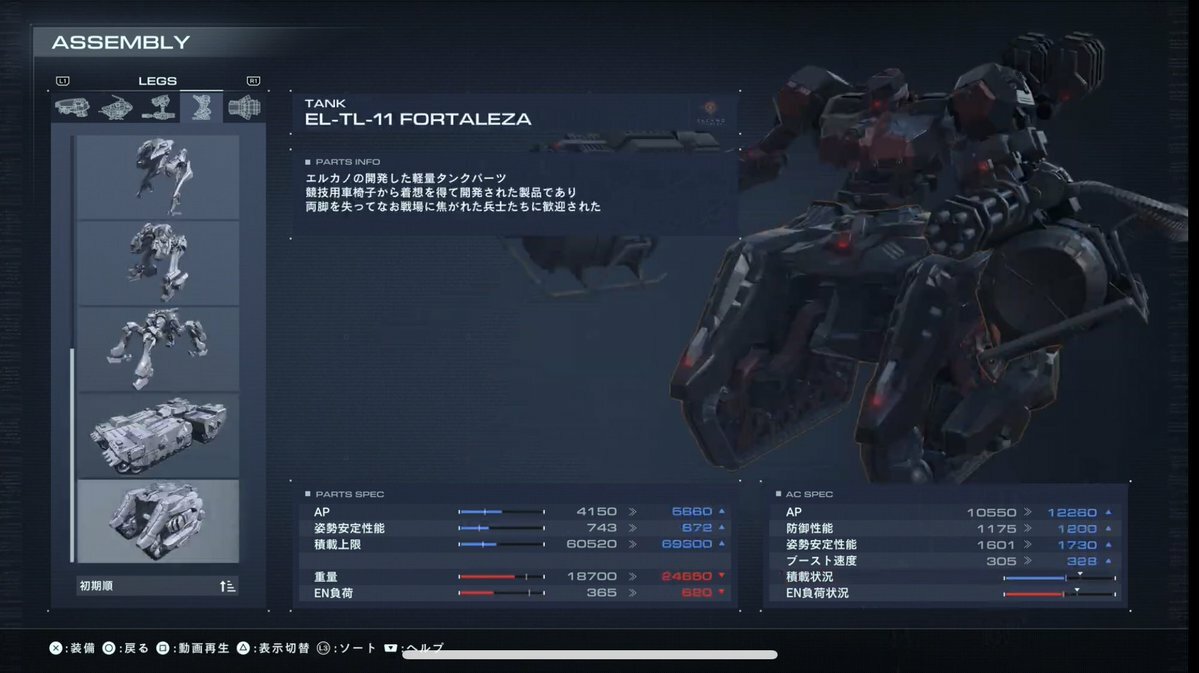Image resolution: width=1199 pixels, height=673 pixels.
Task: Switch to the head parts tab
Action: point(72,107)
